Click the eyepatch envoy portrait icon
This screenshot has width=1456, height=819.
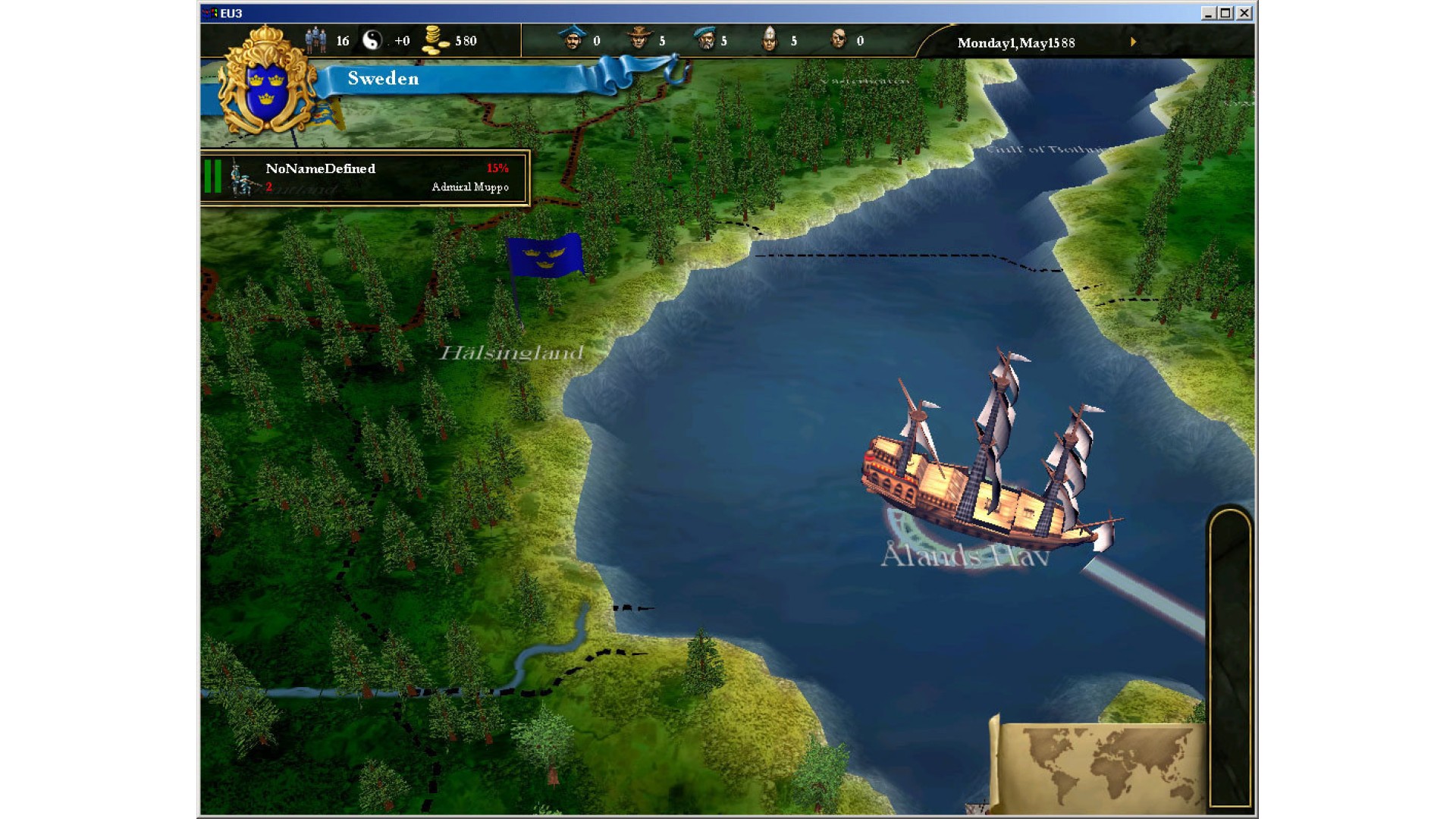pyautogui.click(x=838, y=39)
